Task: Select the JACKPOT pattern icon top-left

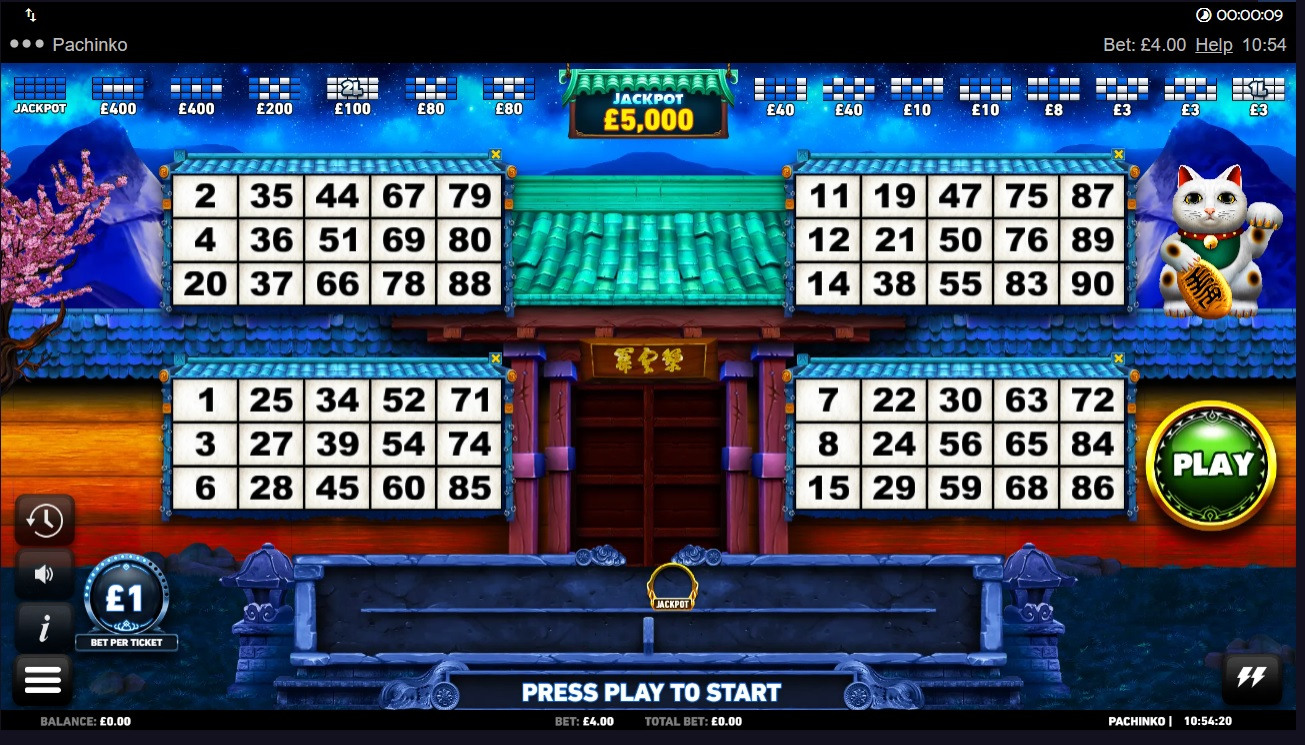Action: tap(40, 90)
